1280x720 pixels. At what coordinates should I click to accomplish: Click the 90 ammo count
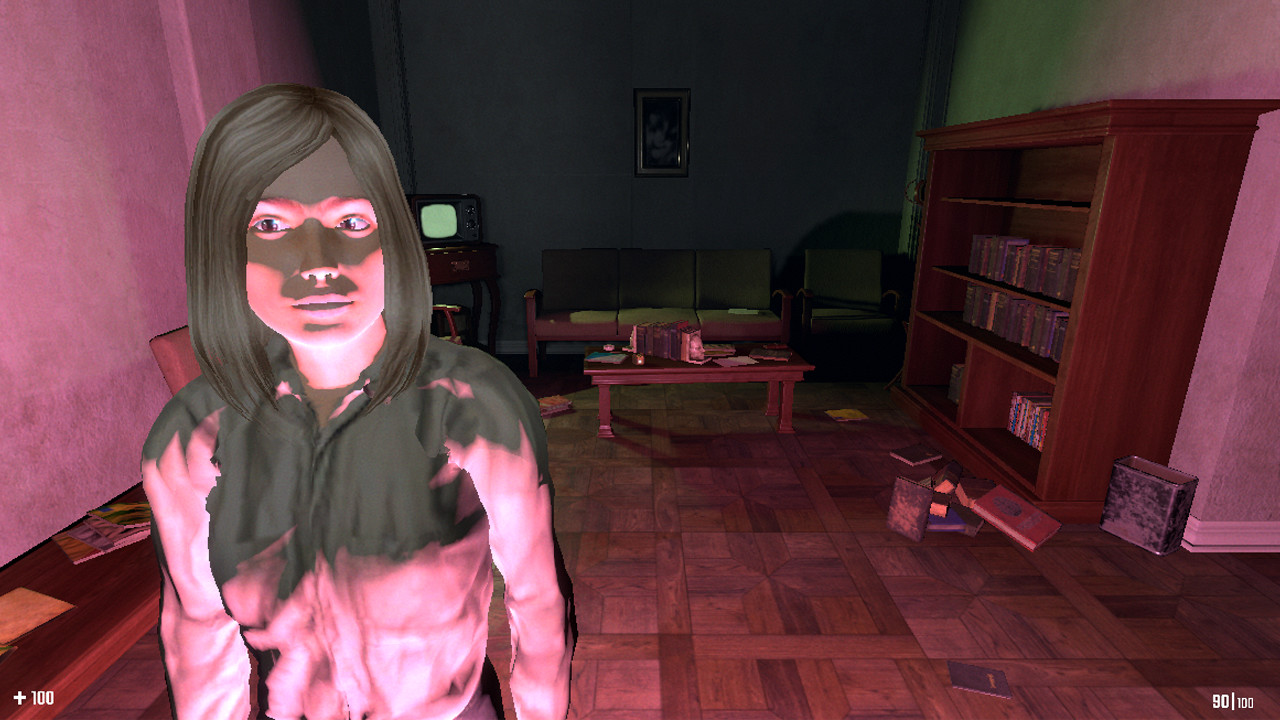tap(1220, 700)
